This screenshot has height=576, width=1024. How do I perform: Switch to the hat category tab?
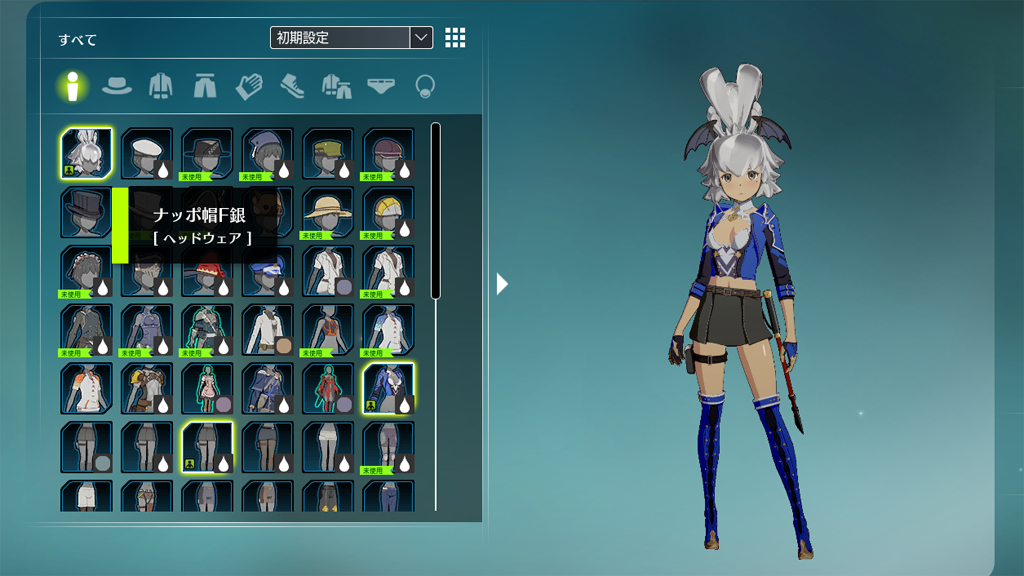coord(117,86)
